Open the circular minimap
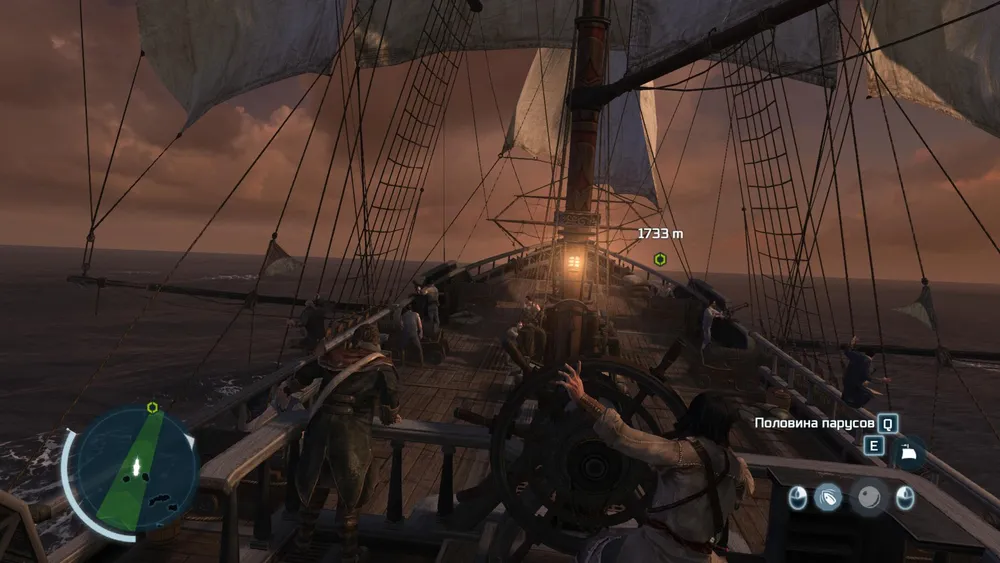 point(135,468)
